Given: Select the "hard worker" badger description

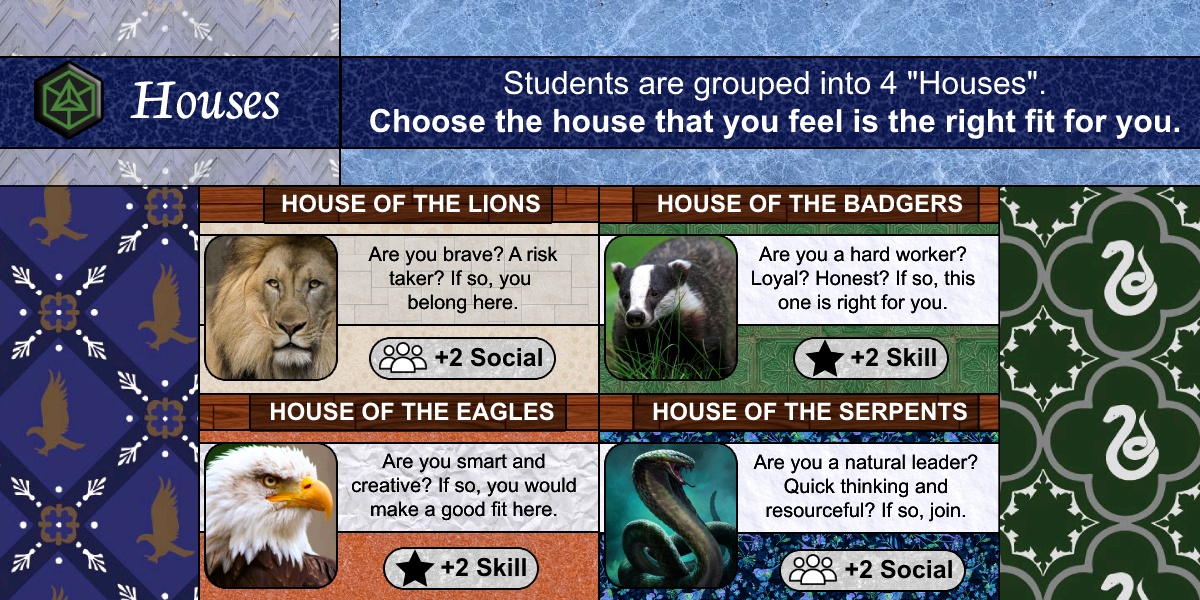Looking at the screenshot, I should click(862, 278).
